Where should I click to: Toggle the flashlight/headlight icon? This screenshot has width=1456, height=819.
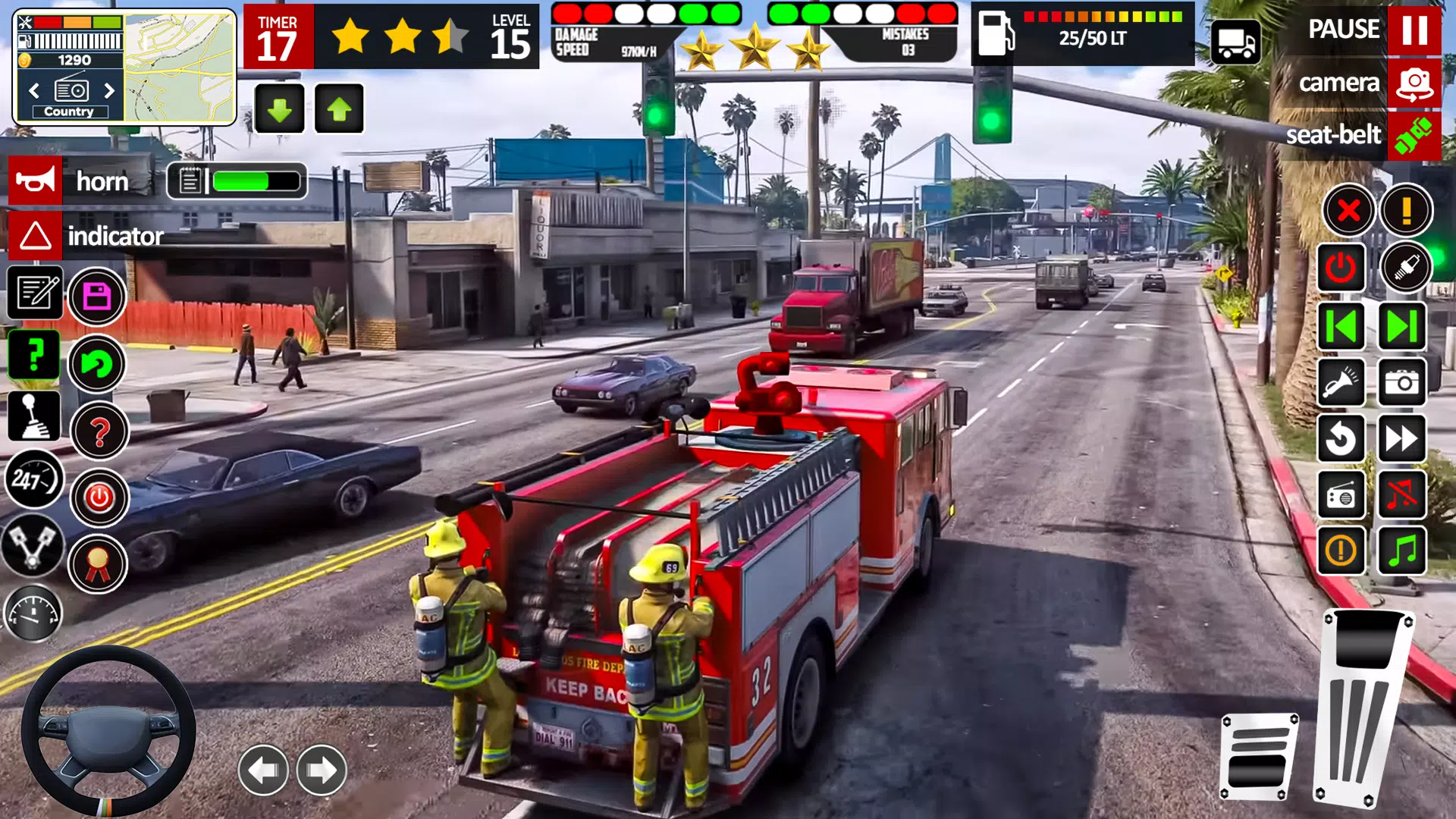pos(1341,381)
